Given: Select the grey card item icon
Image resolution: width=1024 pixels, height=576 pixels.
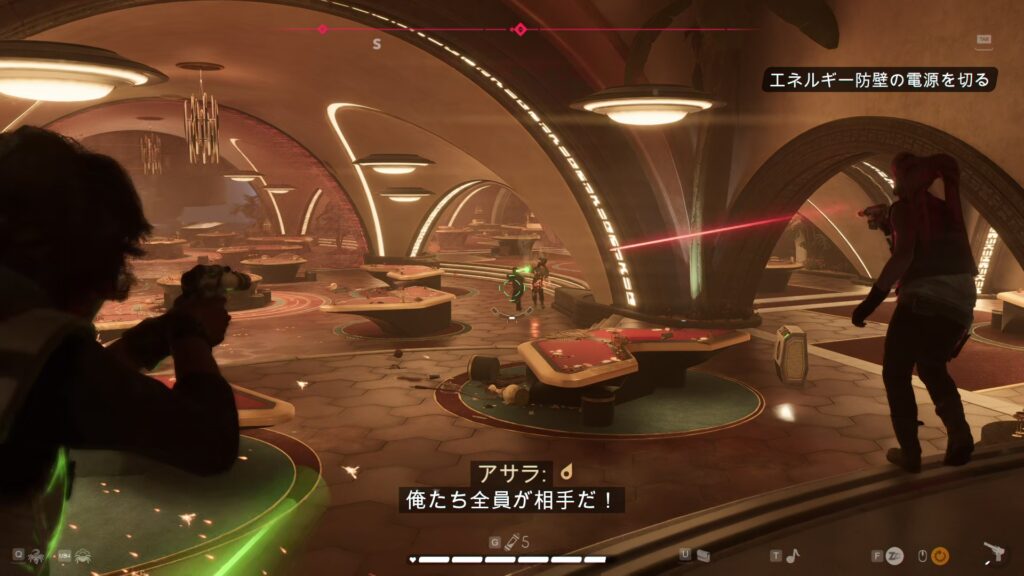Looking at the screenshot, I should coord(703,555).
